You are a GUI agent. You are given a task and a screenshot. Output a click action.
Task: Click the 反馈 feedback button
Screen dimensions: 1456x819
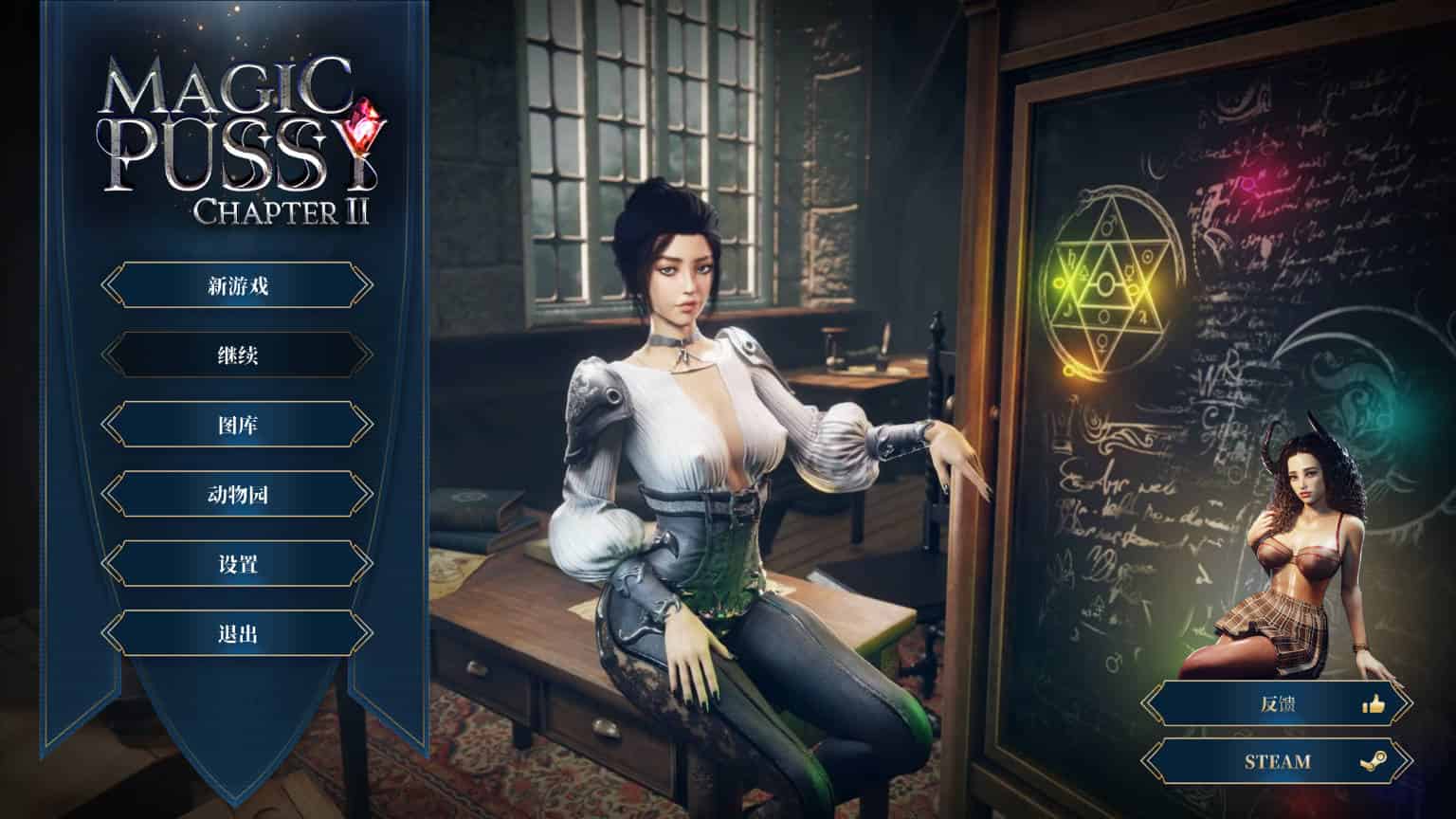[x=1276, y=704]
